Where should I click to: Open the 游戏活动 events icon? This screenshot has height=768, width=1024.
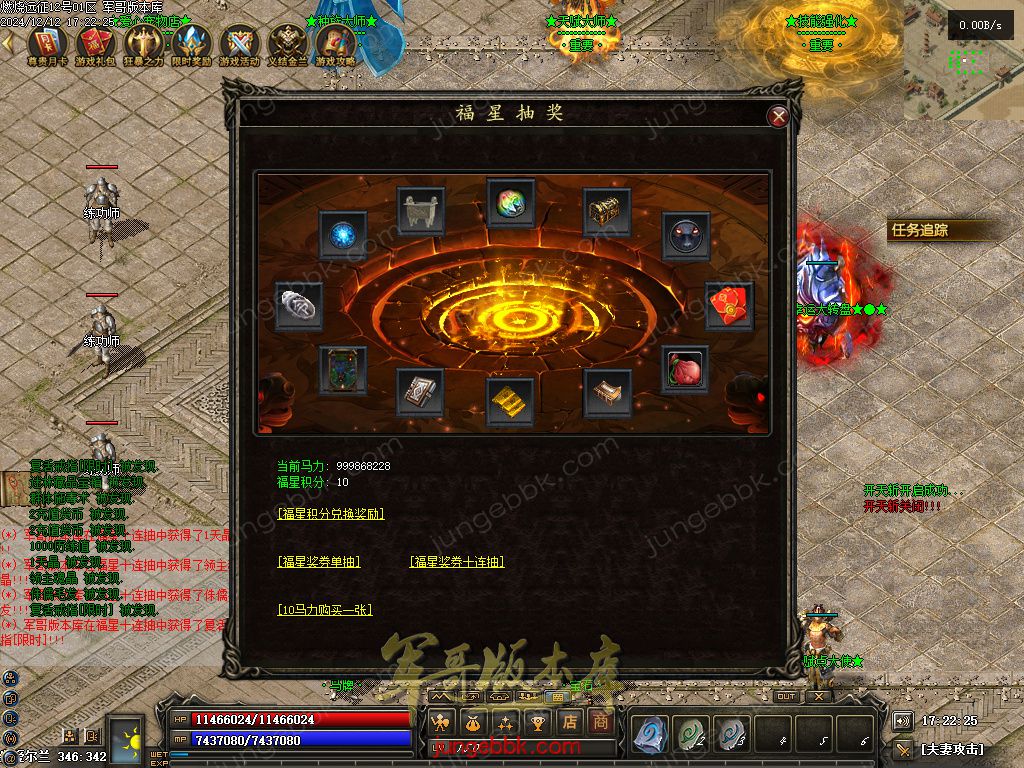(241, 43)
